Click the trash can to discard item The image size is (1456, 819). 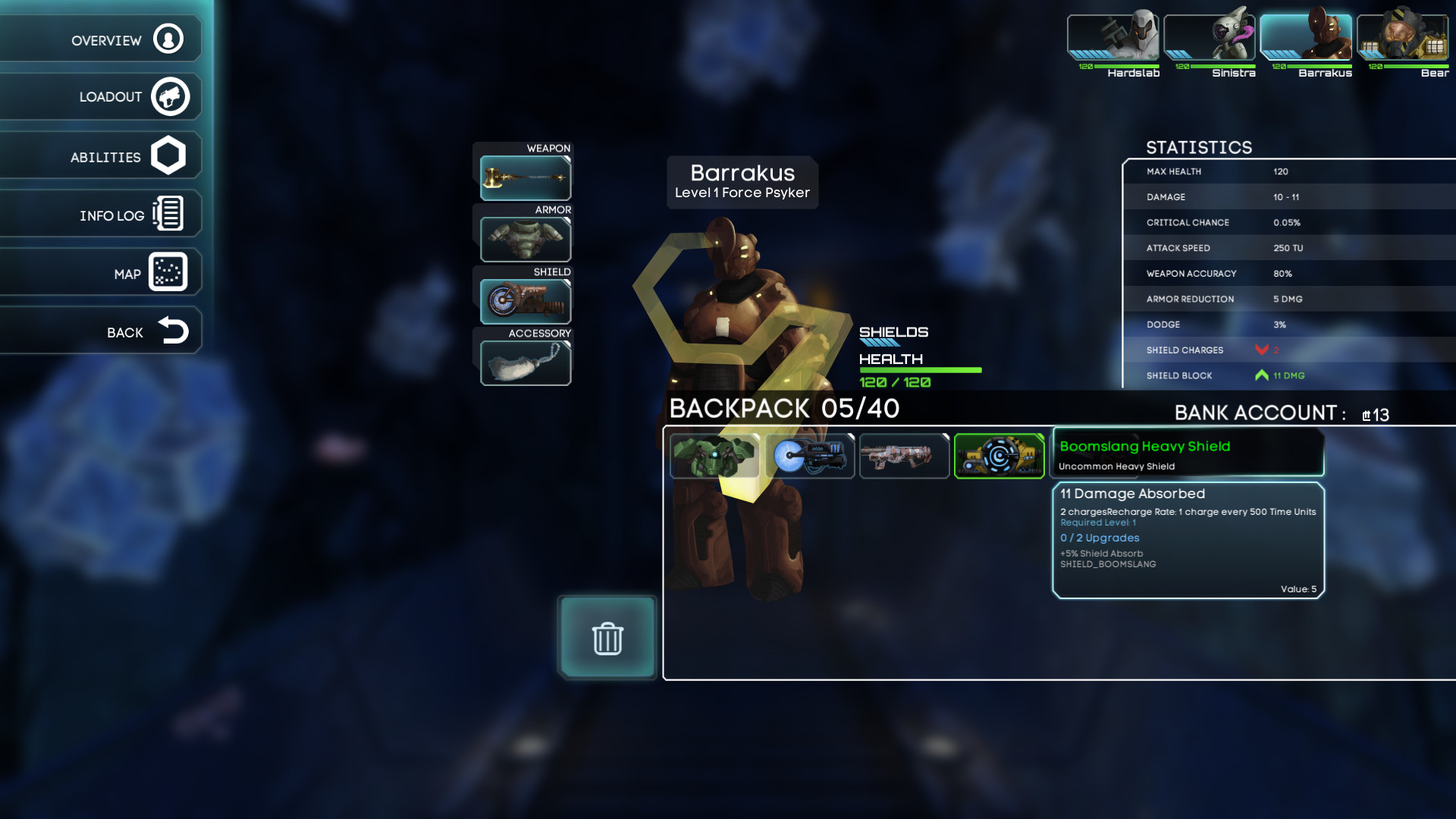point(606,638)
